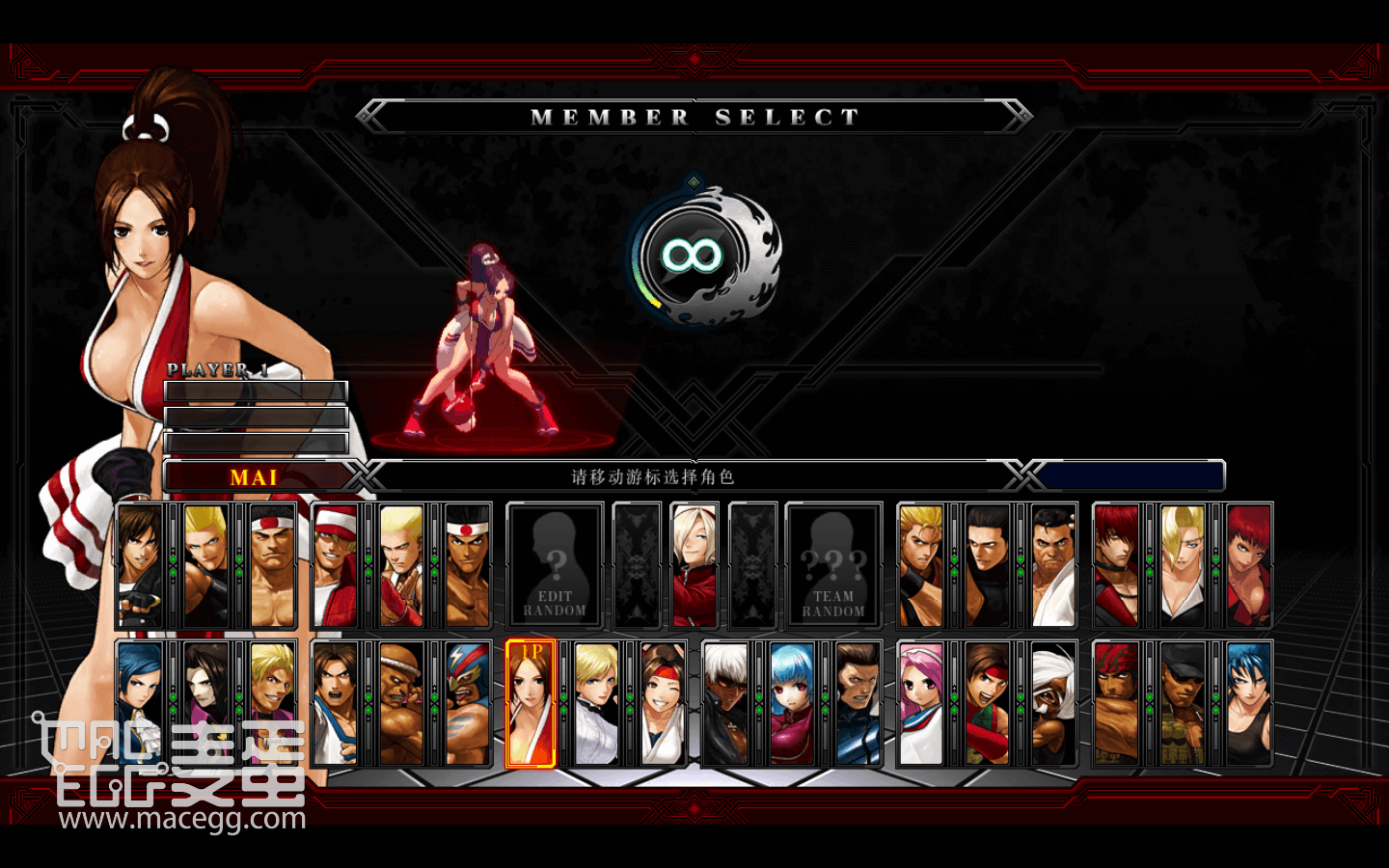This screenshot has width=1389, height=868.
Task: Pick the TEAM RANDOM tile
Action: coord(833,566)
